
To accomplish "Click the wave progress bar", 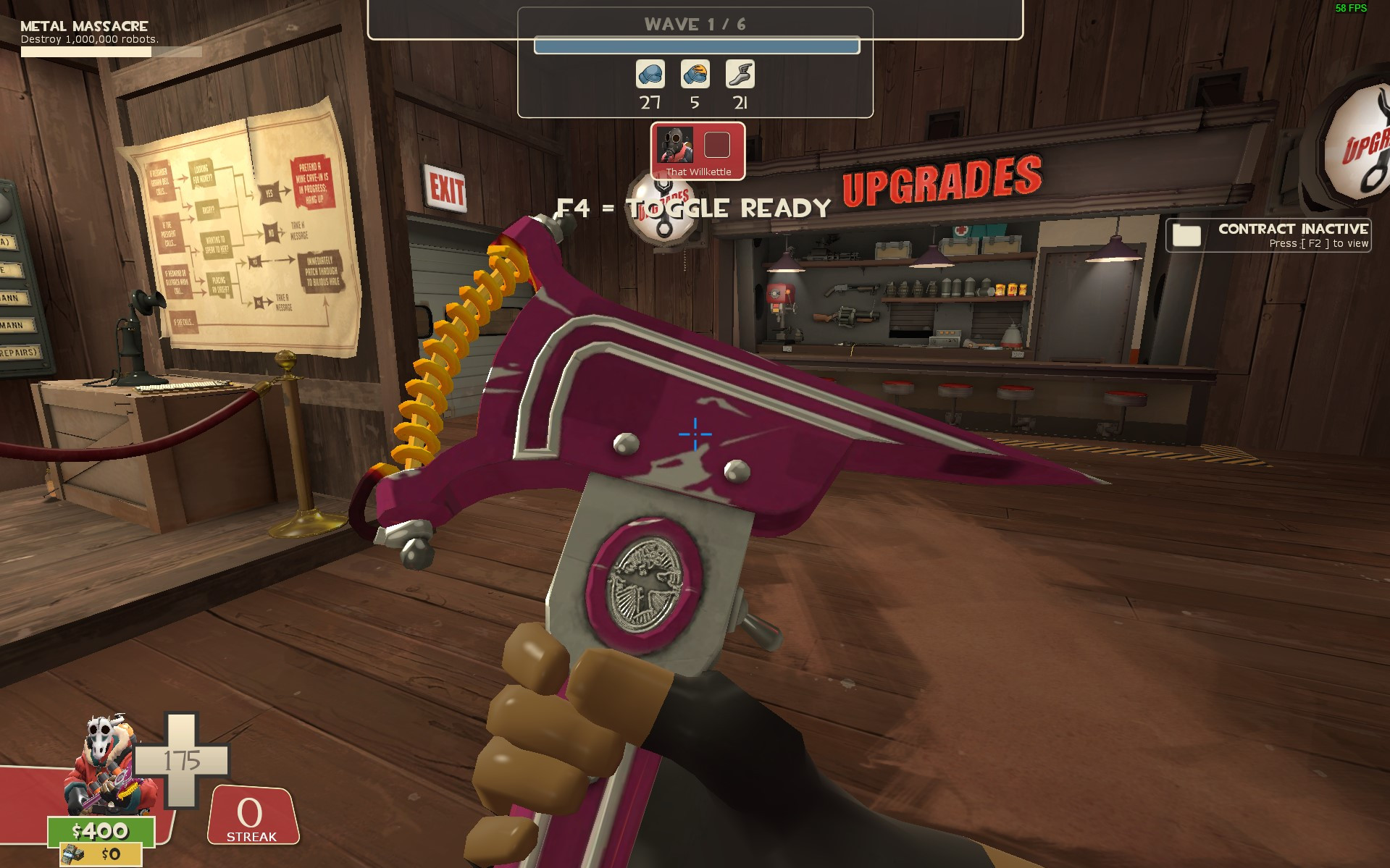I will point(695,45).
